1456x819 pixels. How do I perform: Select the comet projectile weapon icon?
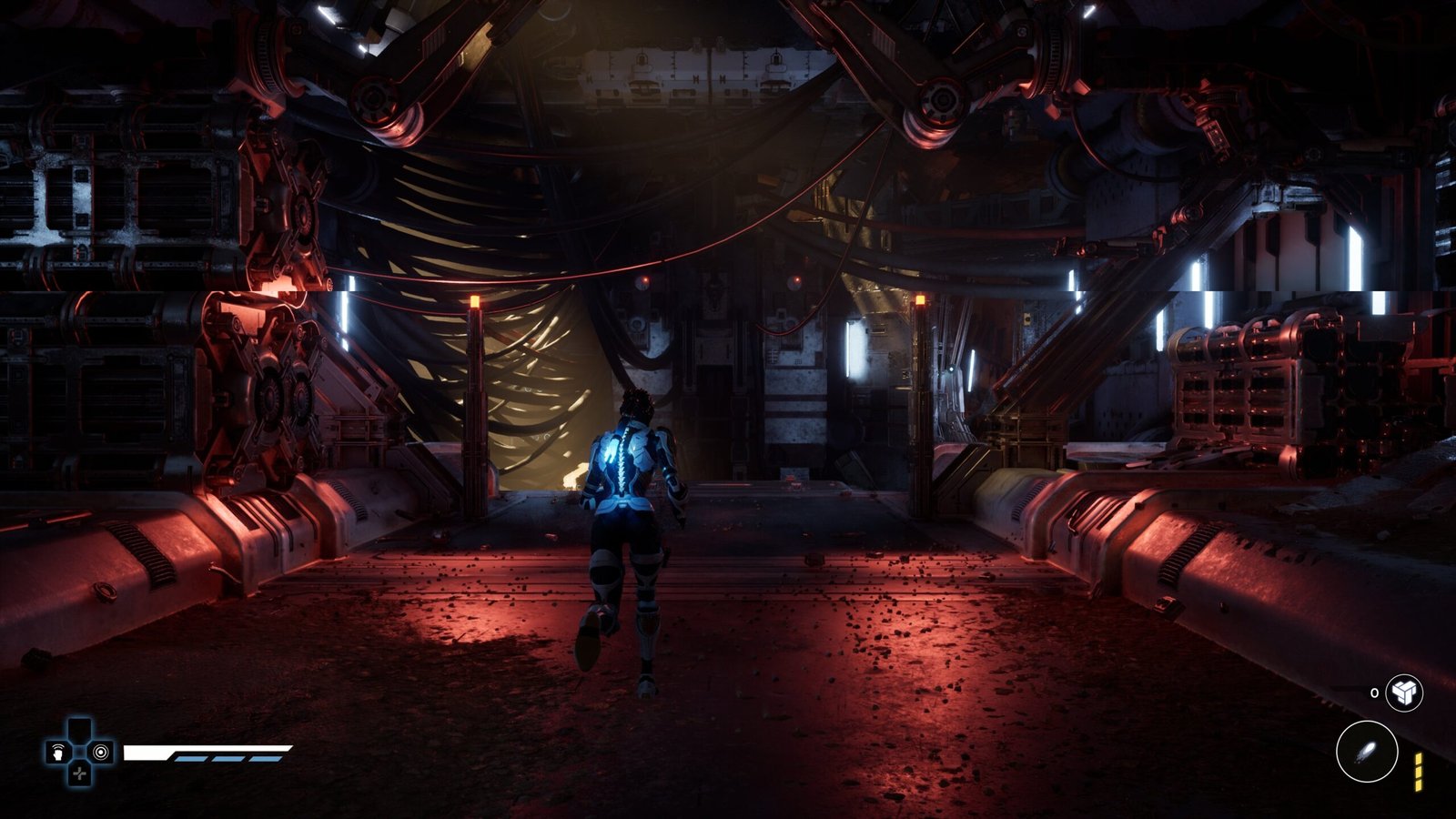pos(1366,752)
